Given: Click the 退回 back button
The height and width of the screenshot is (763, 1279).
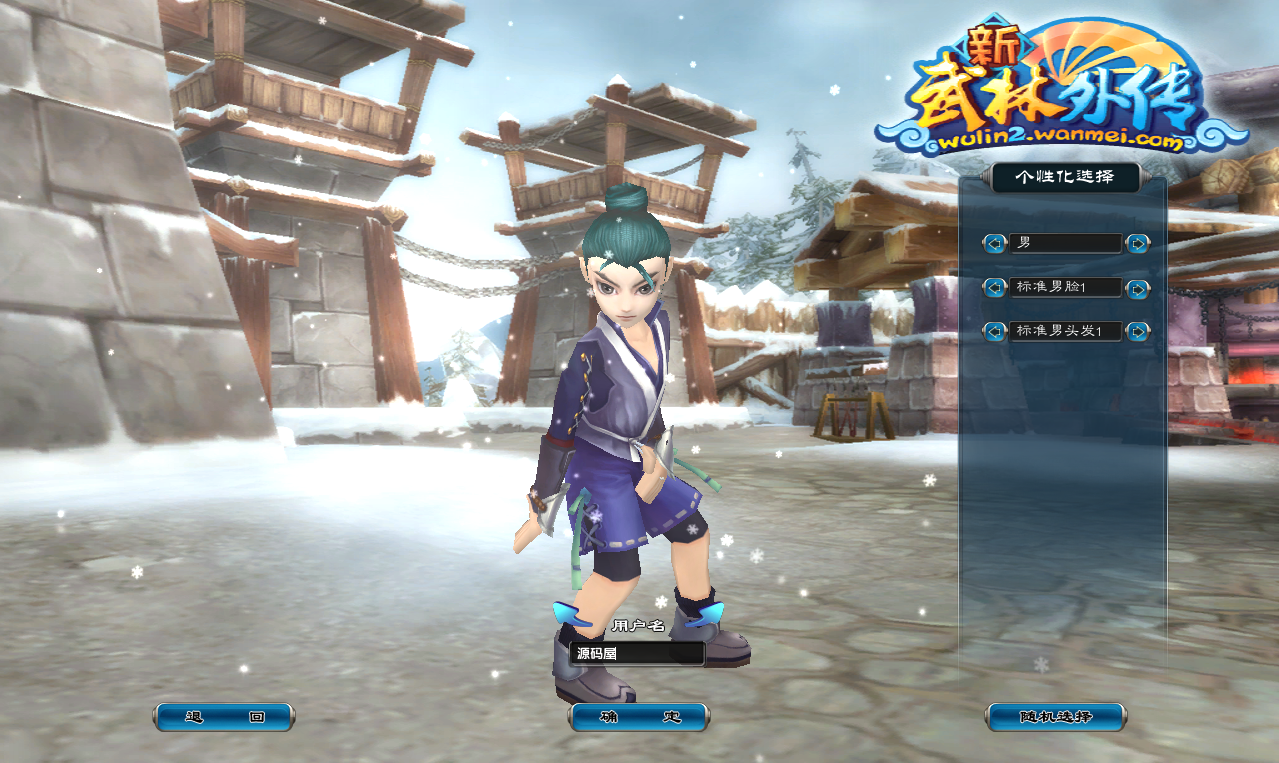Looking at the screenshot, I should point(224,717).
